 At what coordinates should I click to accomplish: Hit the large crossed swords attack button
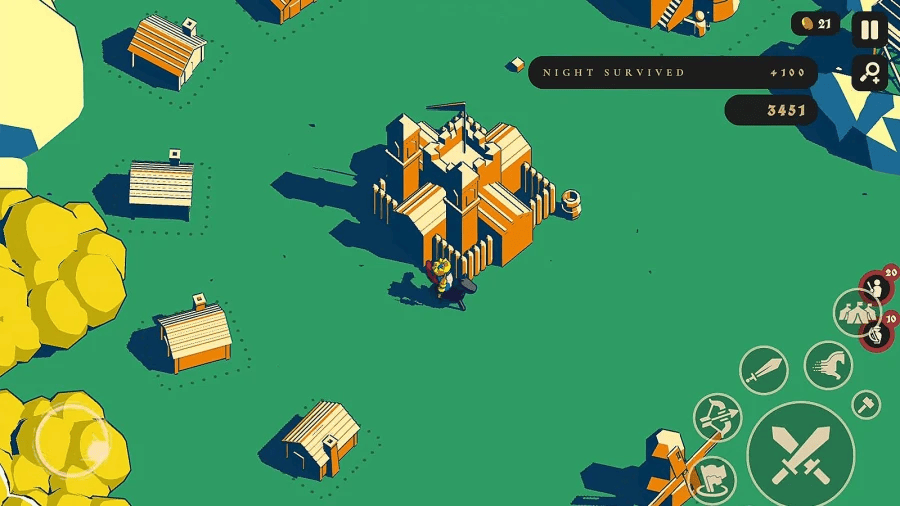click(801, 454)
